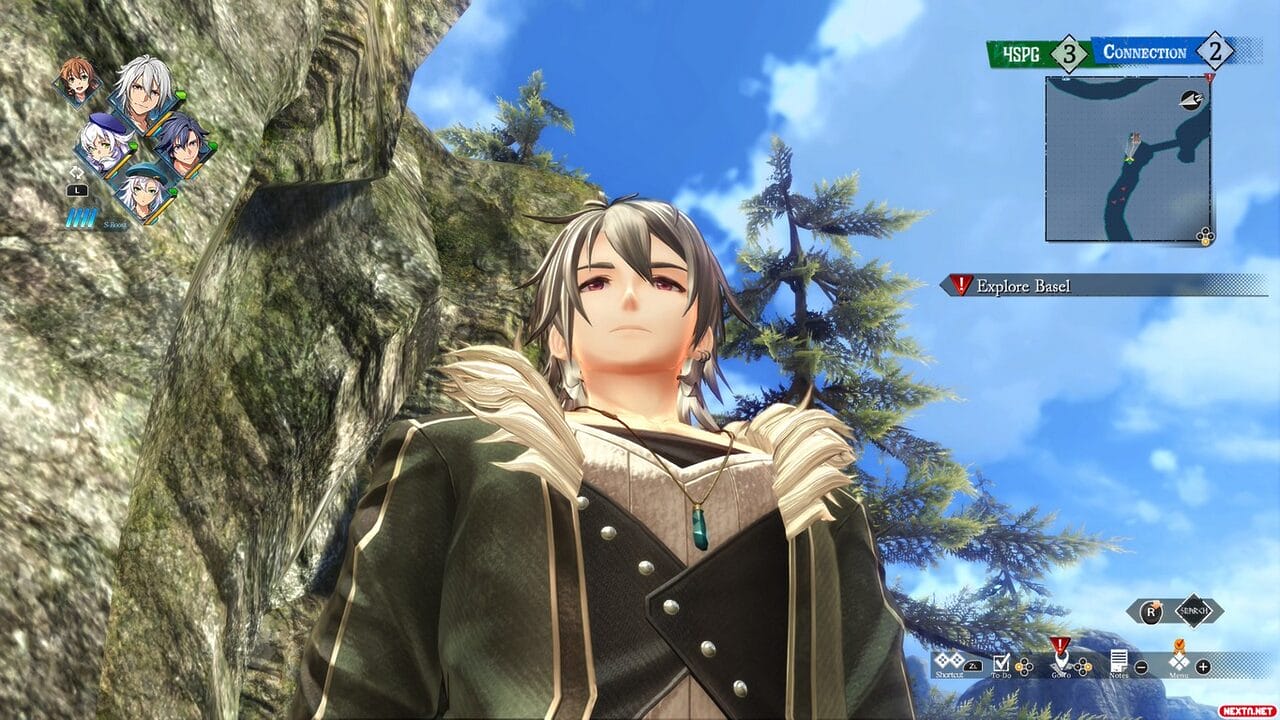Image resolution: width=1280 pixels, height=720 pixels.
Task: Select the purple-beret girl party portrait
Action: pos(103,142)
